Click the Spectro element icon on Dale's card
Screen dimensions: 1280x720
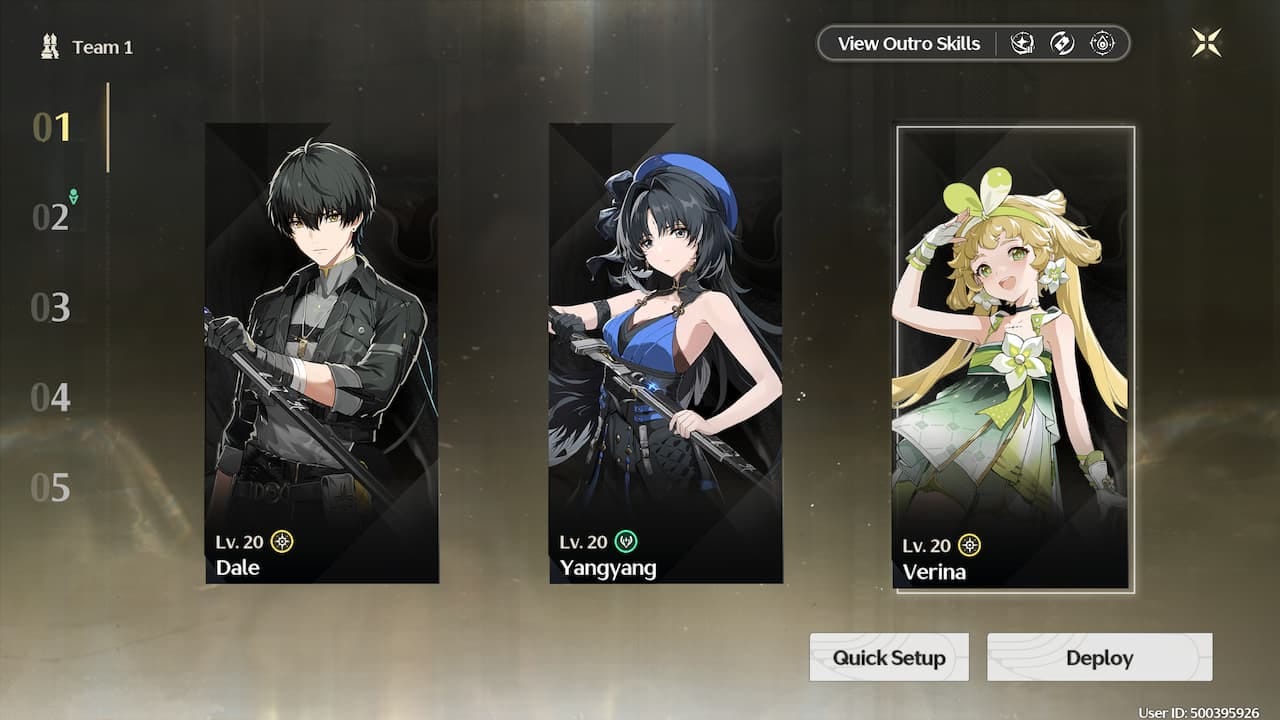click(x=280, y=541)
